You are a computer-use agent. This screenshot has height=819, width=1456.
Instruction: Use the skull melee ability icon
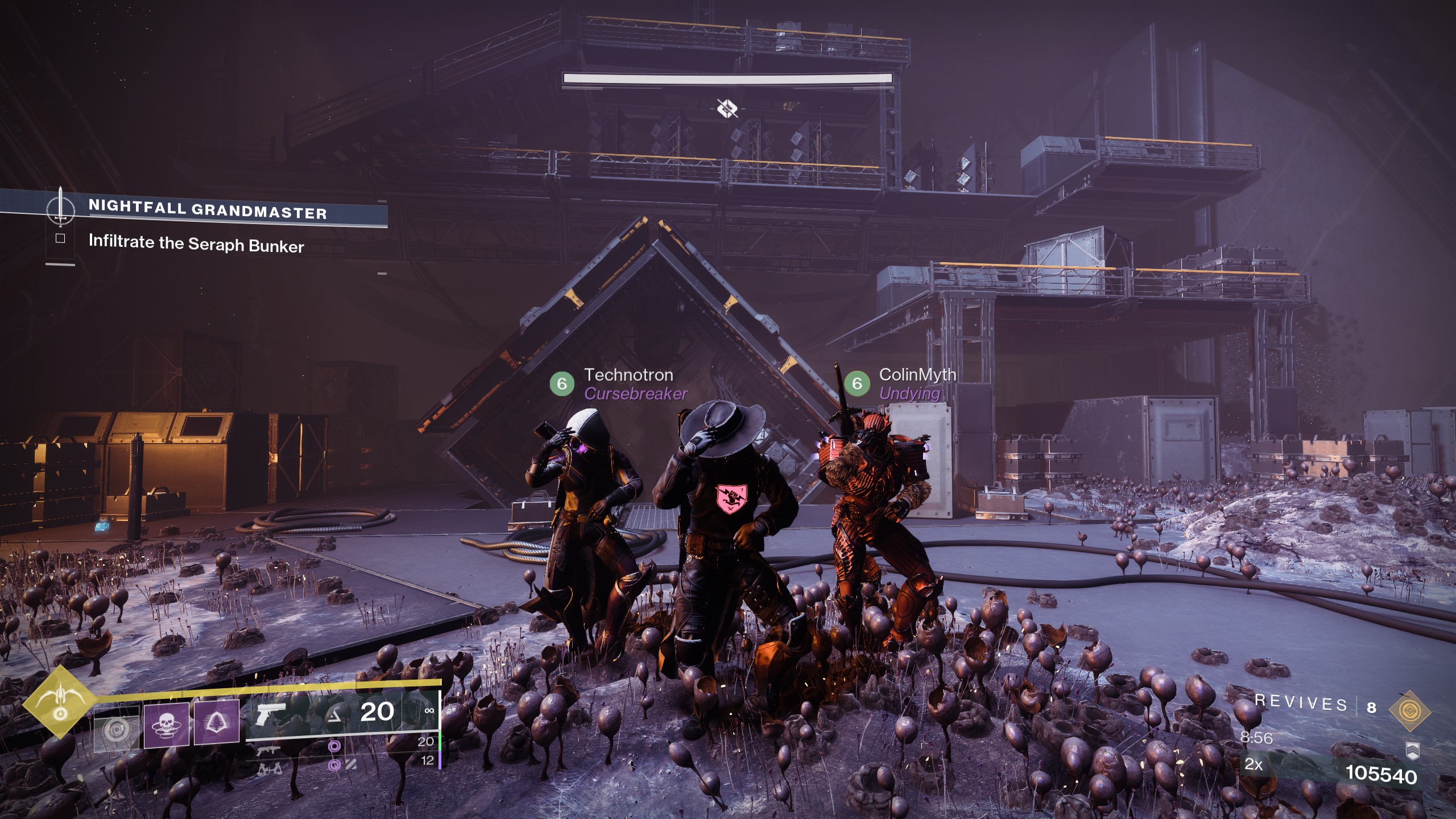[x=166, y=724]
